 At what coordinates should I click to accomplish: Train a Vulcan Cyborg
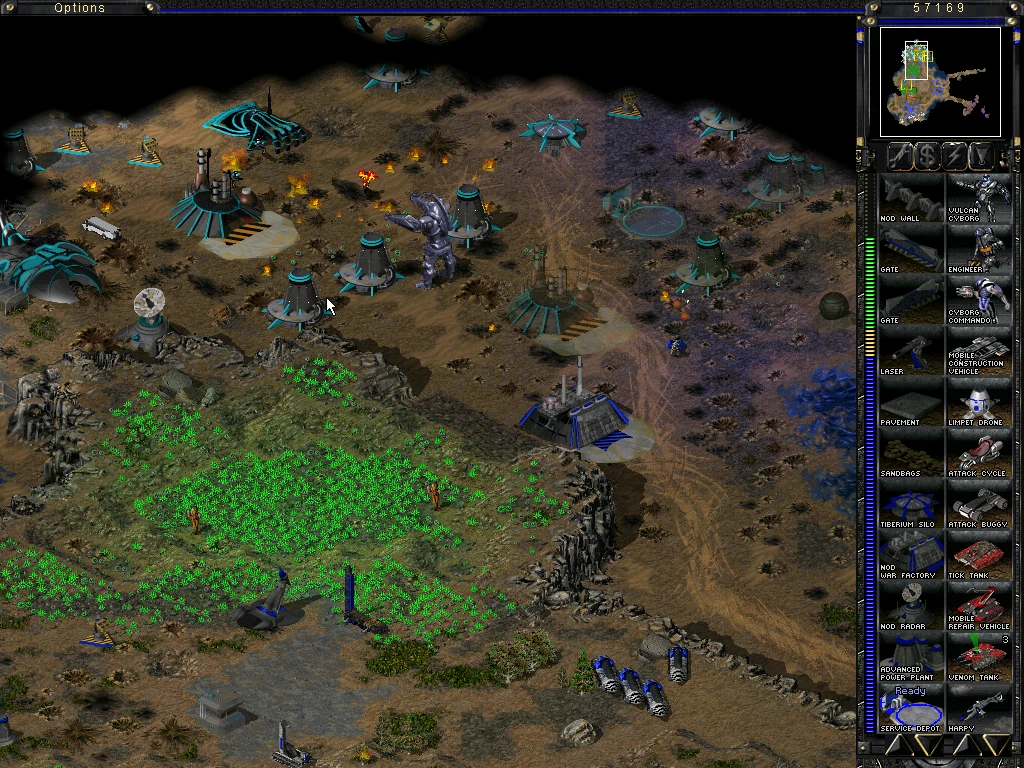tap(979, 198)
